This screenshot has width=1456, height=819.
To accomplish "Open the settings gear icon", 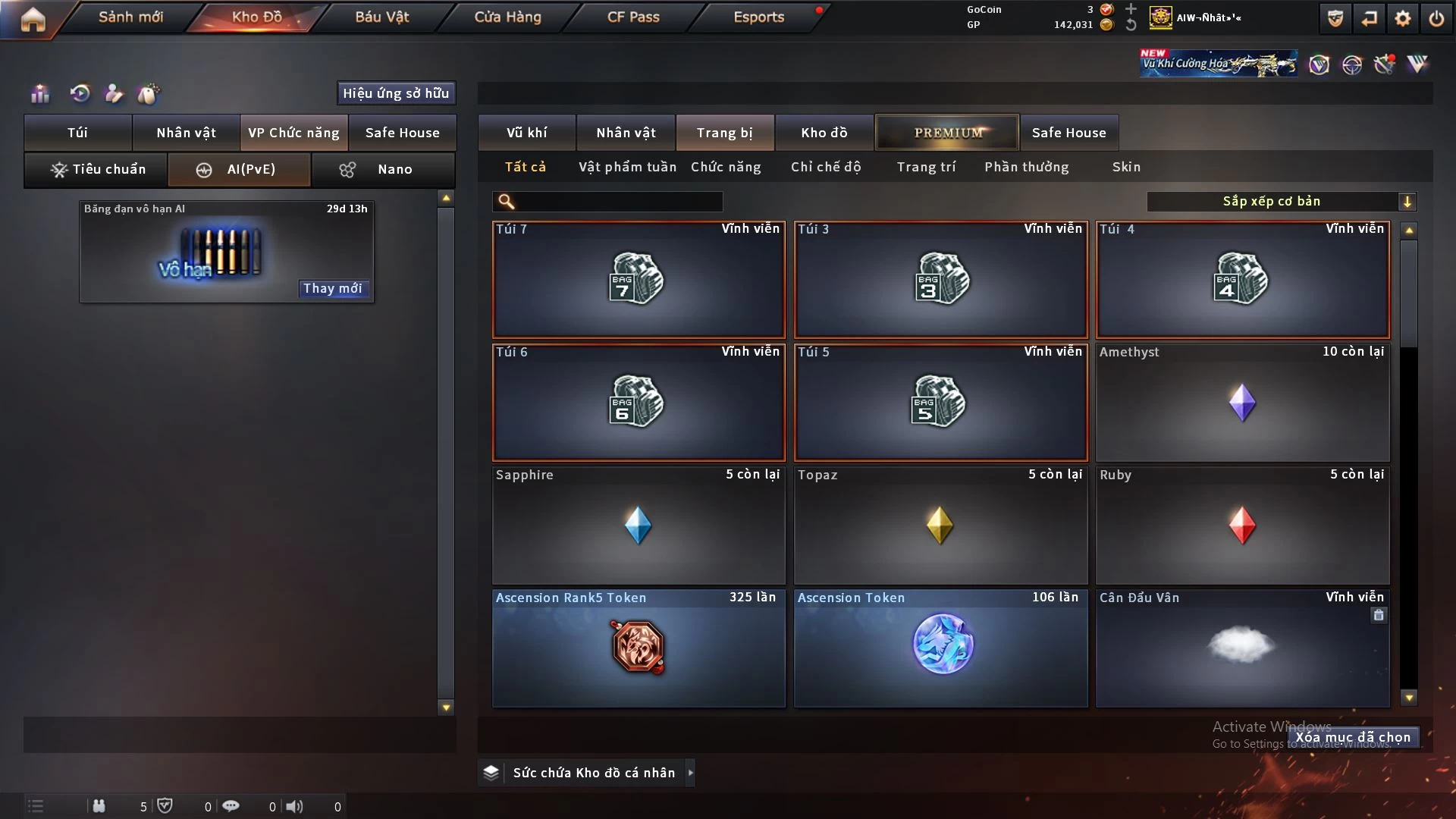I will pyautogui.click(x=1403, y=18).
